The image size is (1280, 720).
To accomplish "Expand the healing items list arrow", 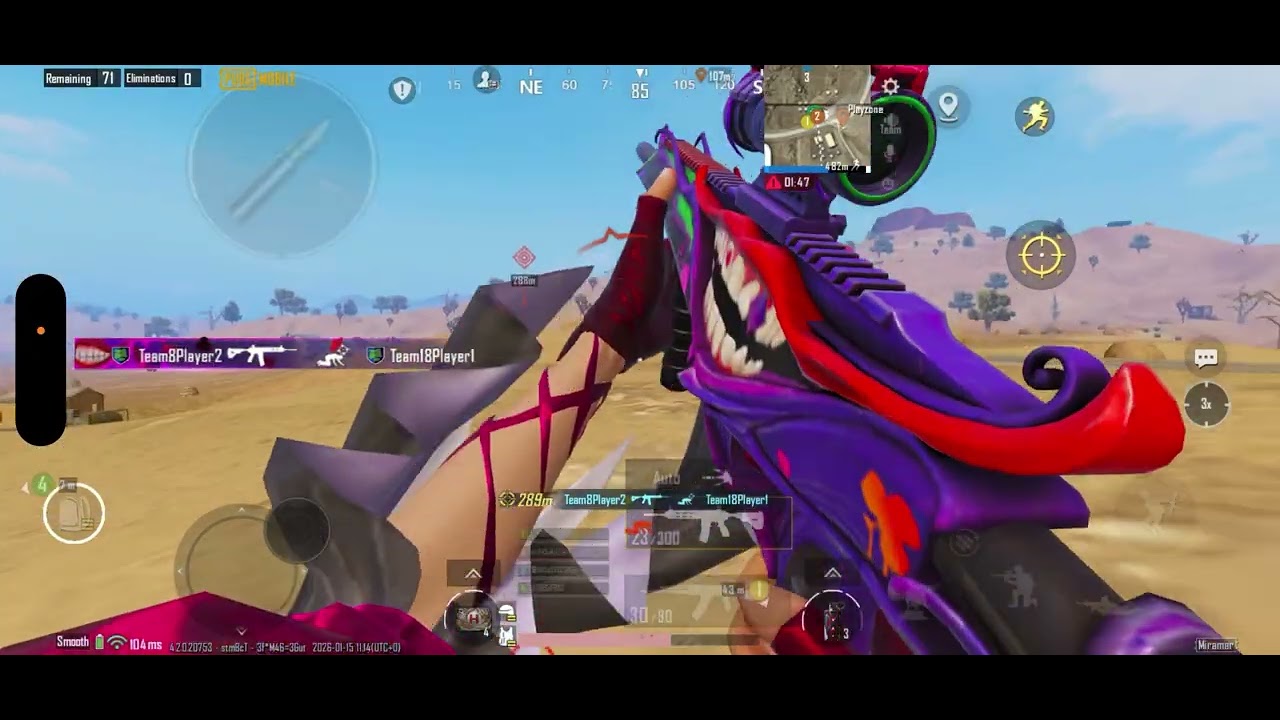I will click(472, 573).
